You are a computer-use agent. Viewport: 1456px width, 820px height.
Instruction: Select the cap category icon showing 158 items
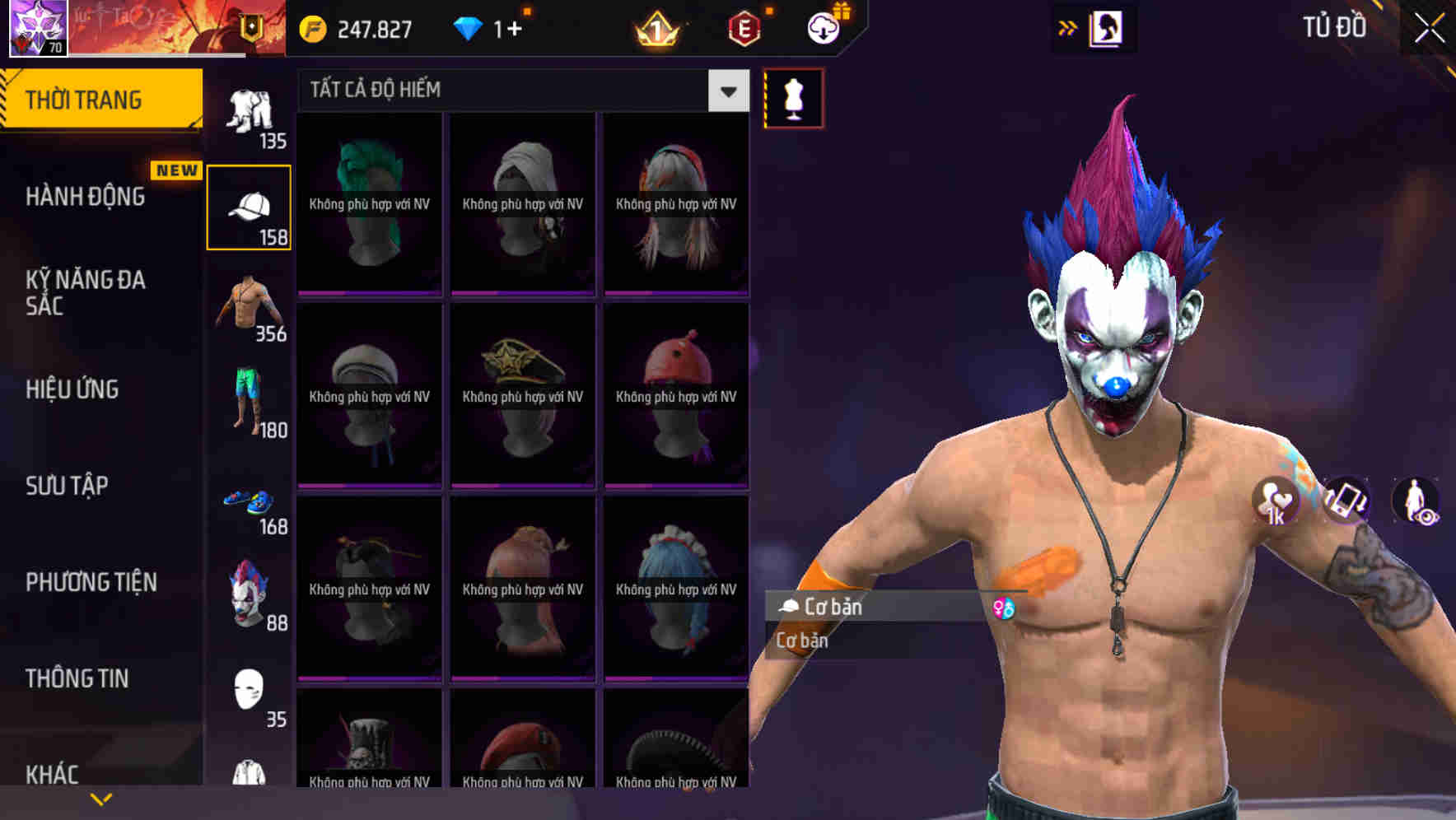[250, 206]
